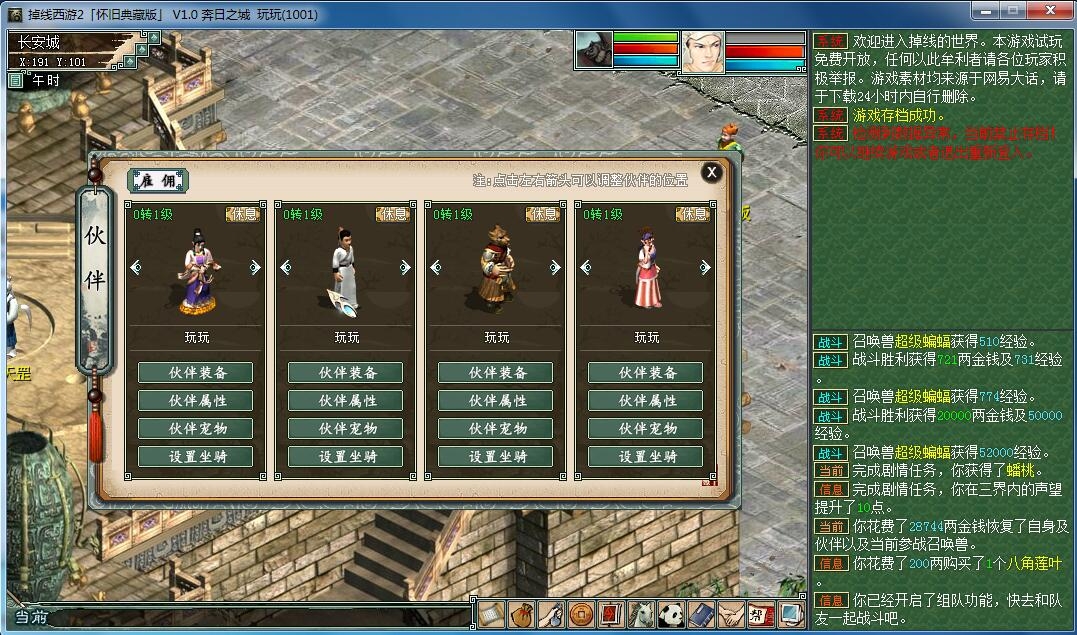Open 伙伴属性 for the white-robed swordsman

[345, 401]
